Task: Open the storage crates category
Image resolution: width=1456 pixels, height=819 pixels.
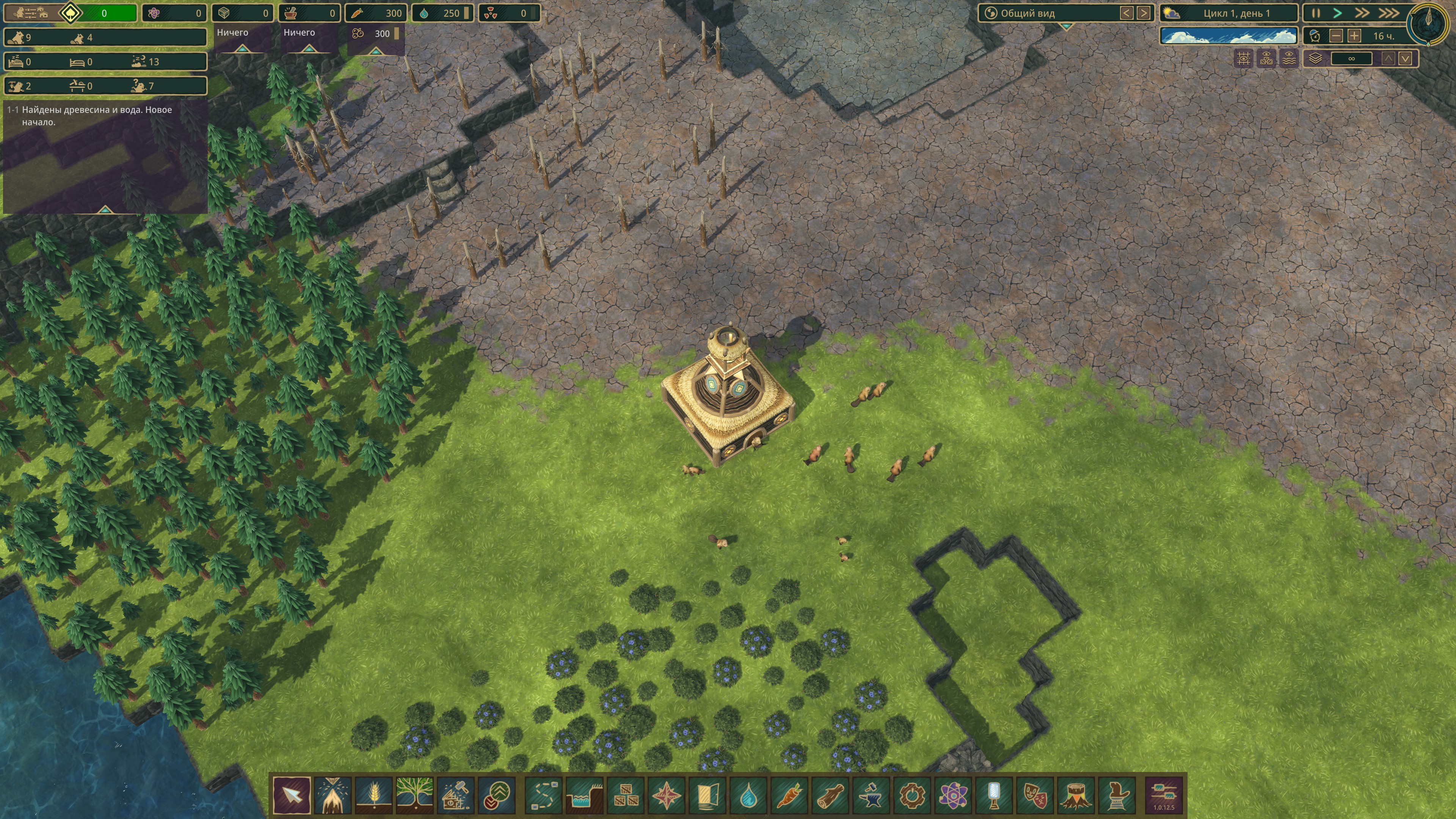Action: click(625, 795)
